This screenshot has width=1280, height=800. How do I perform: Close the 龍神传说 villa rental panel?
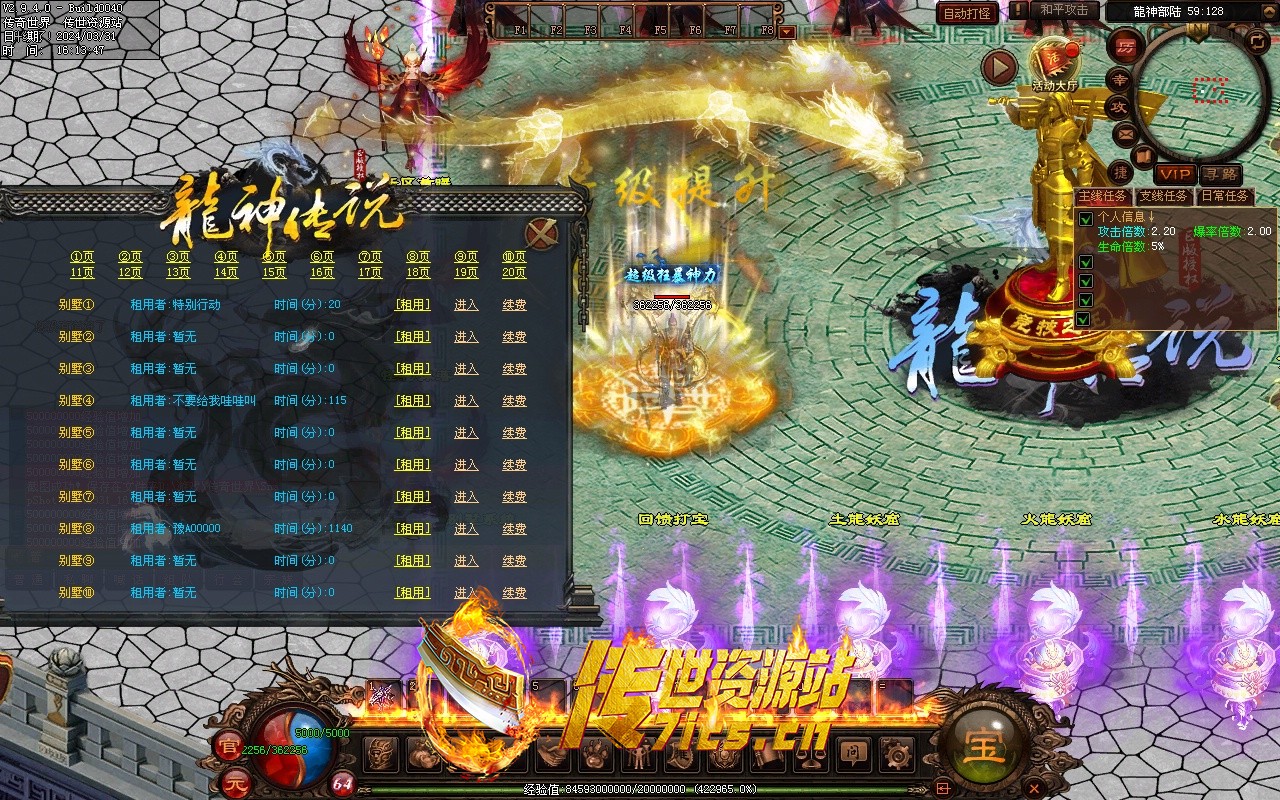(542, 234)
